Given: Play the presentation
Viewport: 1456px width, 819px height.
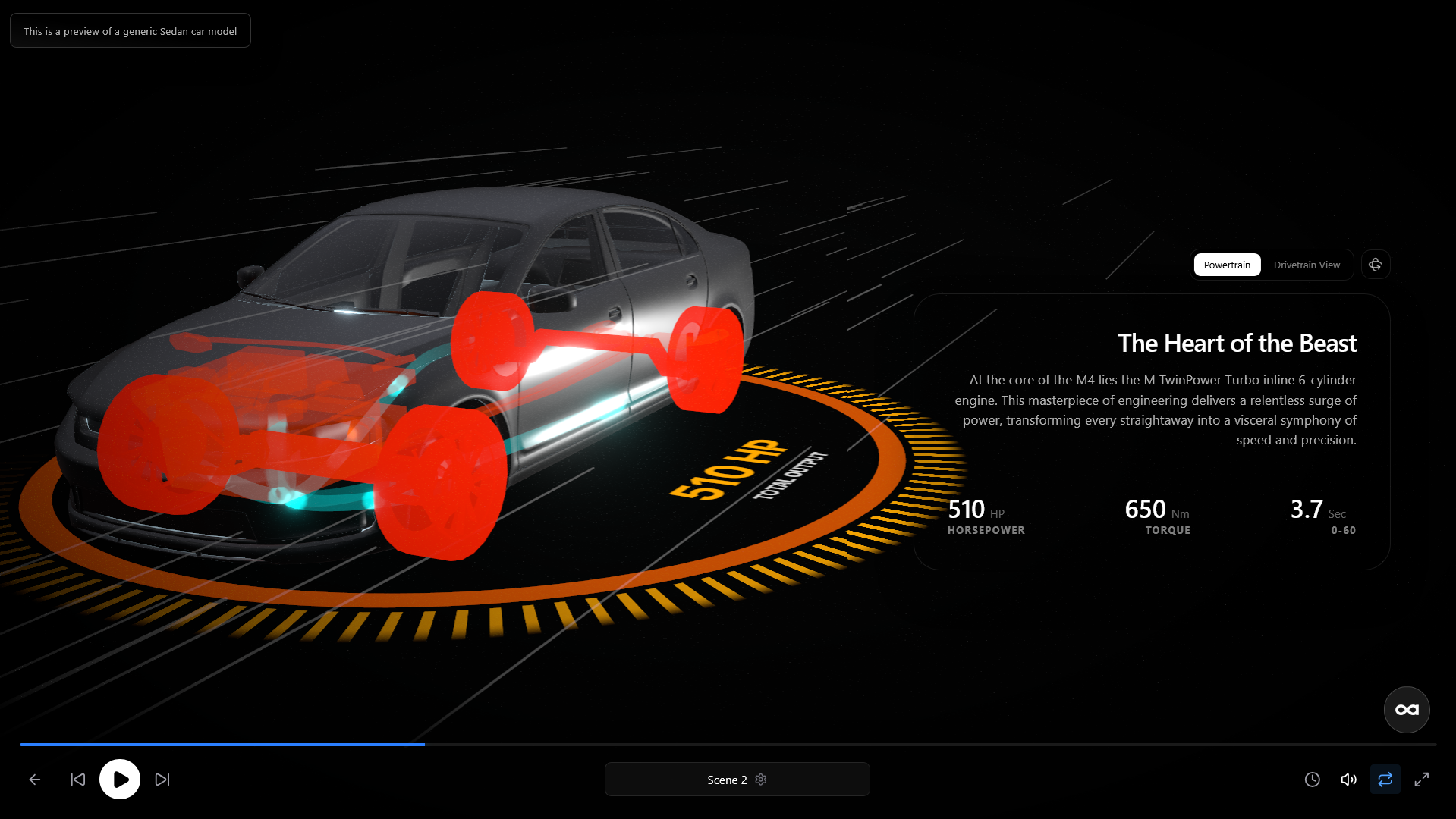Looking at the screenshot, I should click(x=120, y=779).
